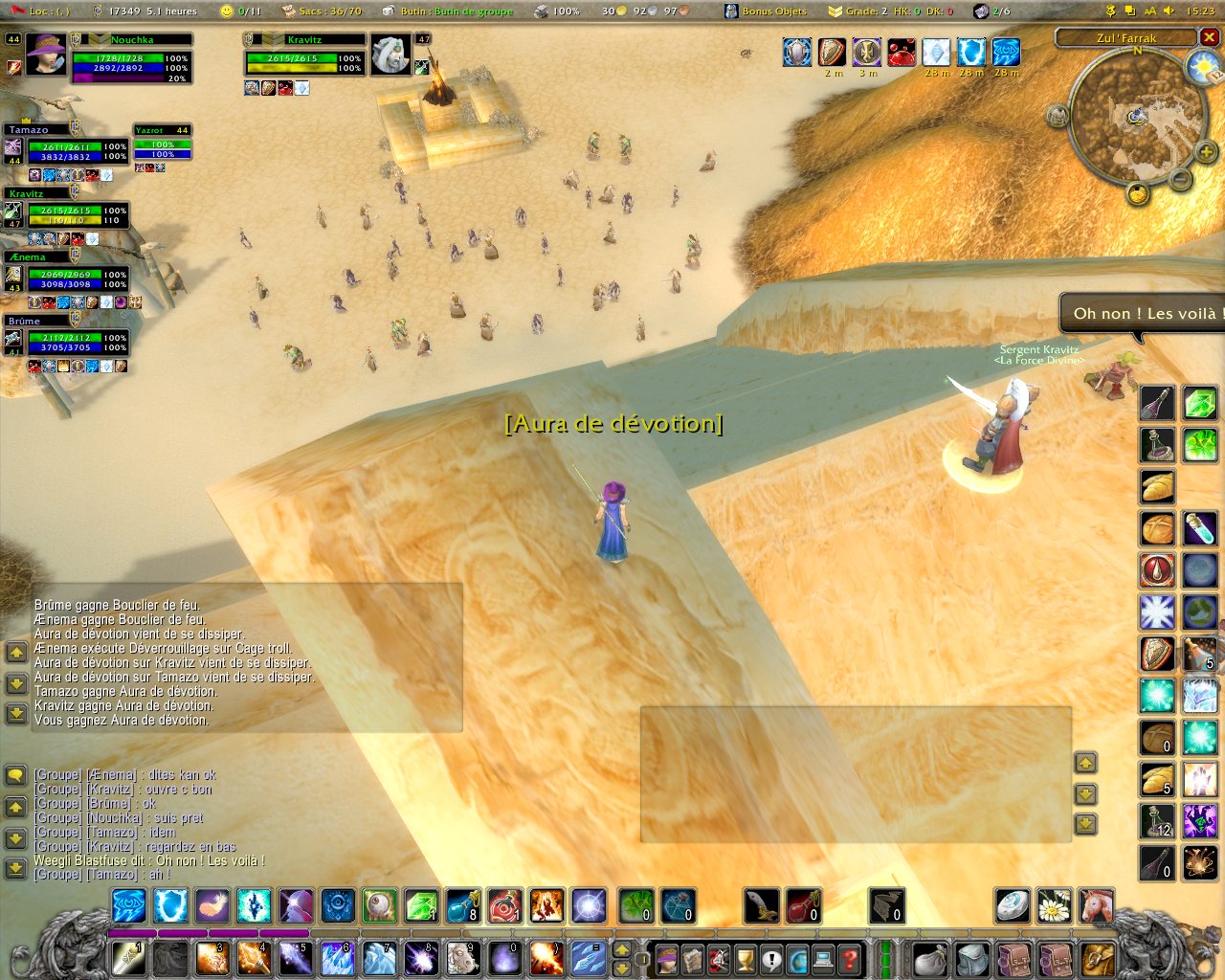Image resolution: width=1225 pixels, height=980 pixels.
Task: Use the white daisy flower item
Action: click(1054, 905)
